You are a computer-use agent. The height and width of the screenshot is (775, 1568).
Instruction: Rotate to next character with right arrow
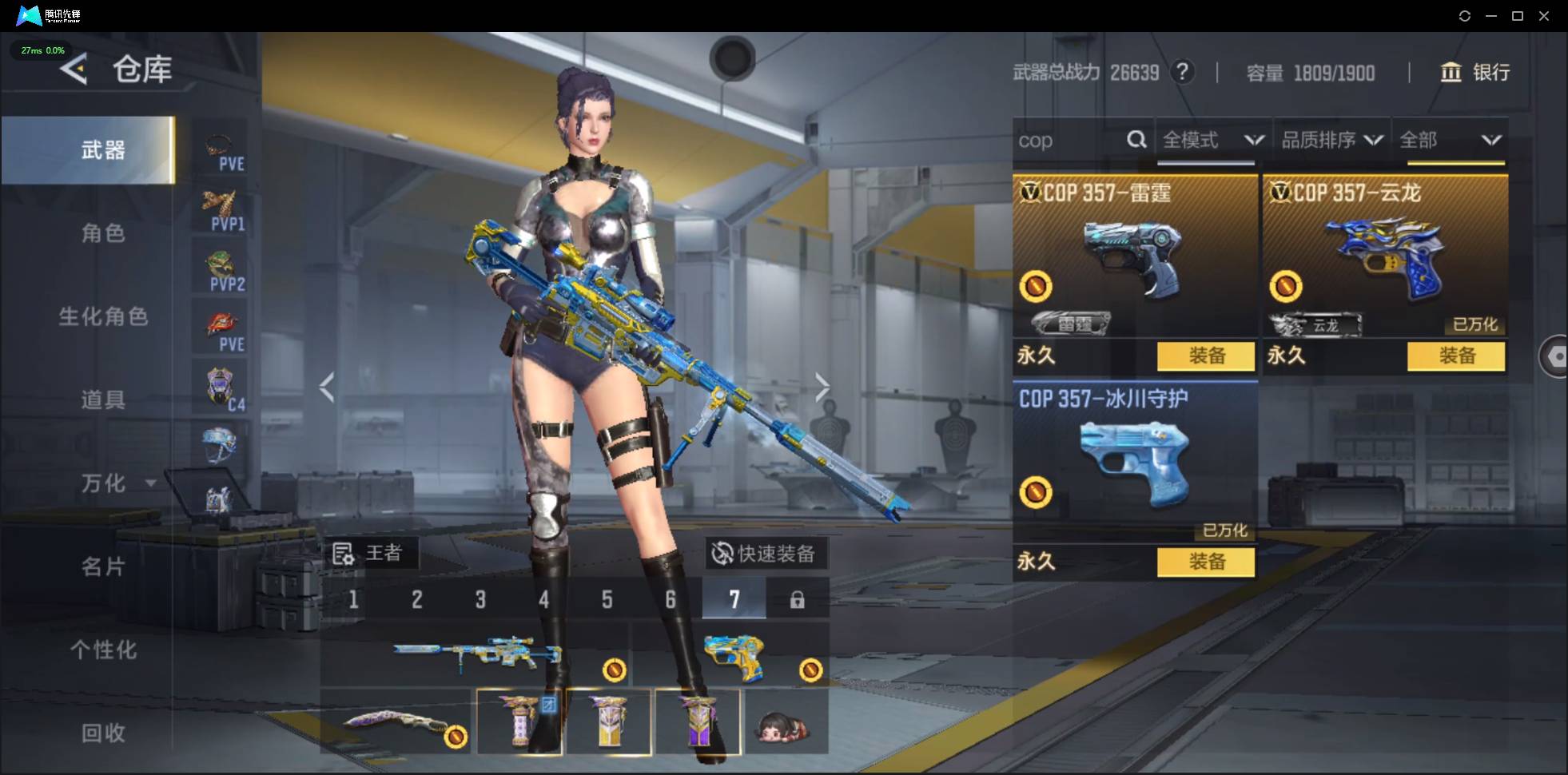click(x=822, y=387)
